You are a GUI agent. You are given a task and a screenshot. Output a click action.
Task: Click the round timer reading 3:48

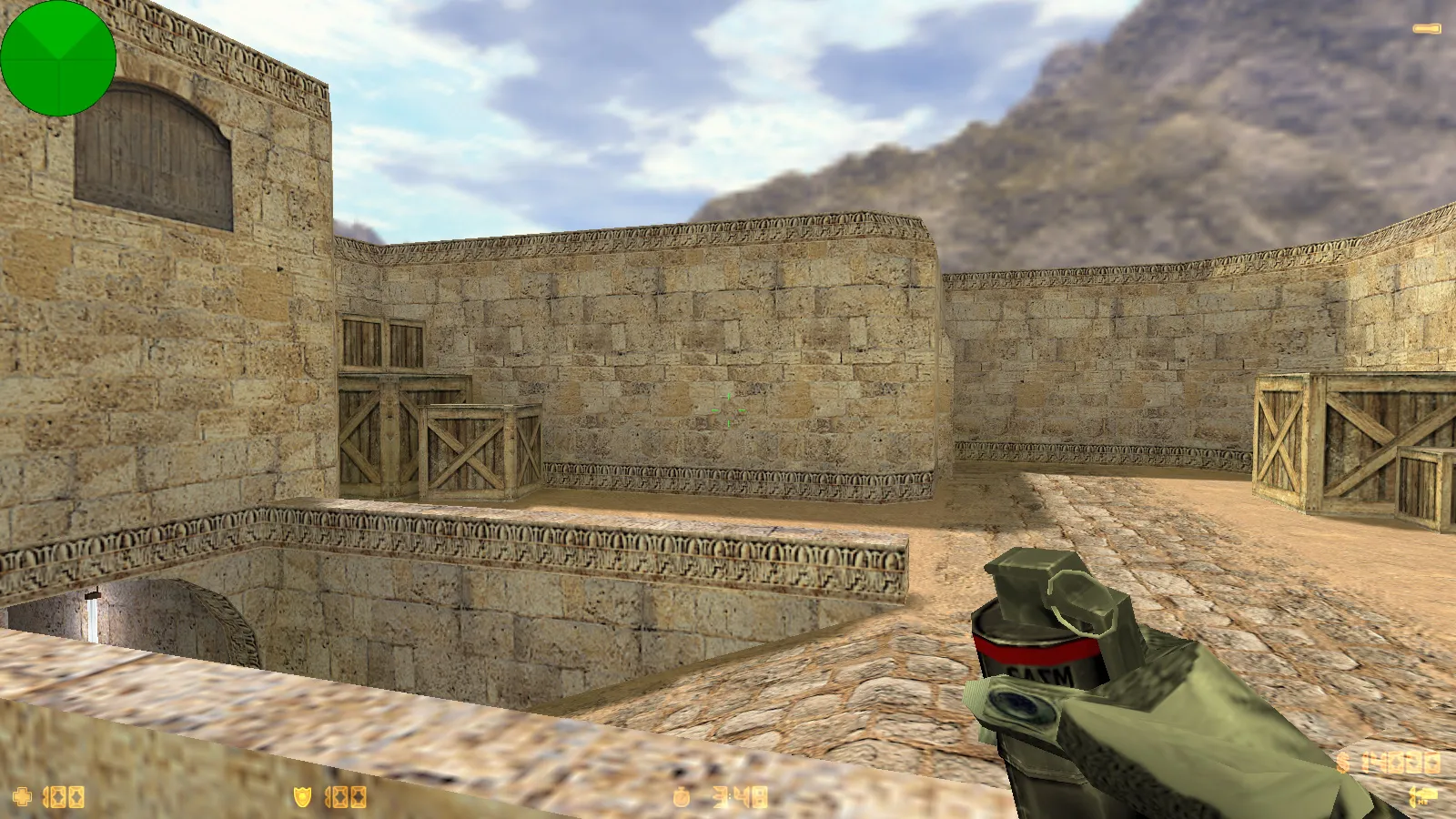[x=740, y=796]
